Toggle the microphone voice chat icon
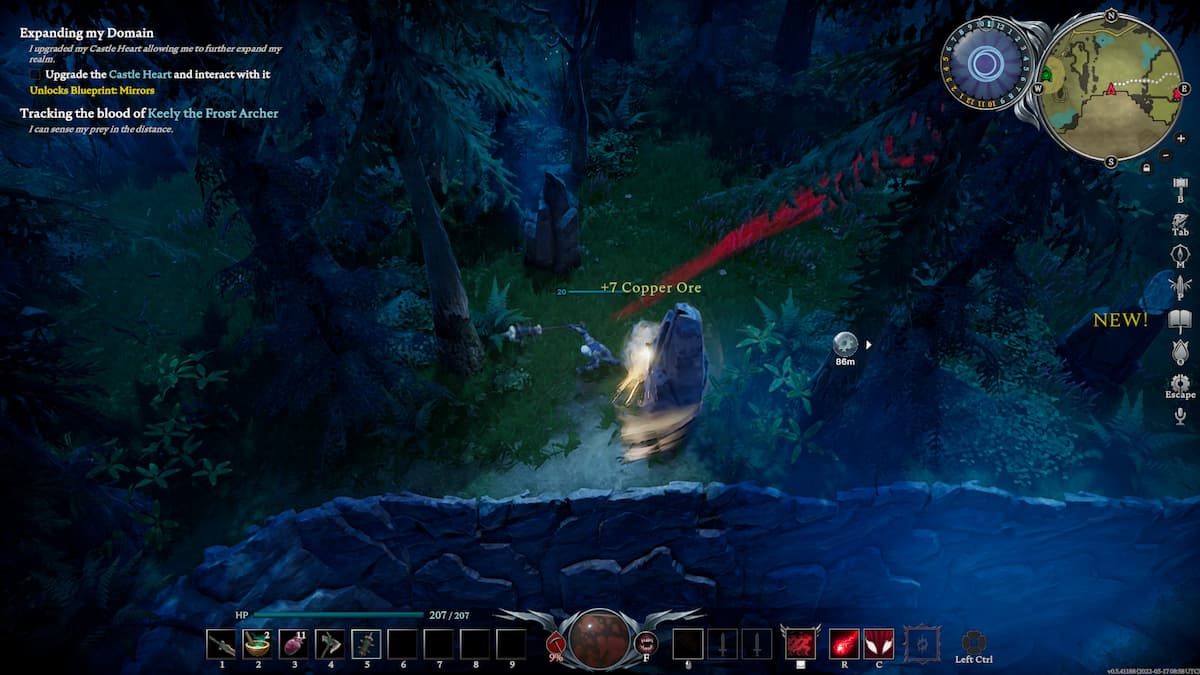Screen dimensions: 1200x675 [1180, 415]
